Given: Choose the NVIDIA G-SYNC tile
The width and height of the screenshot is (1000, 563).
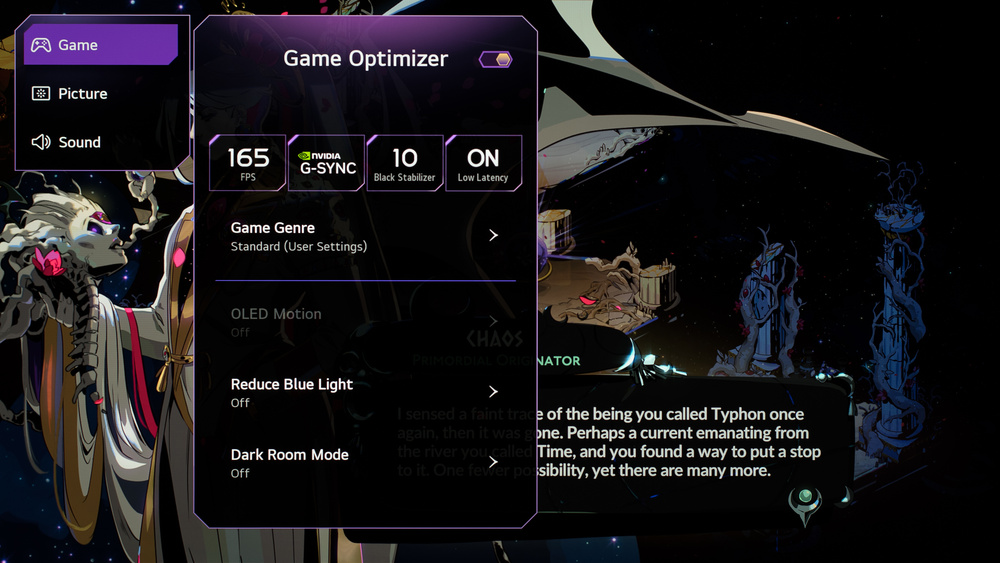Looking at the screenshot, I should pyautogui.click(x=327, y=163).
